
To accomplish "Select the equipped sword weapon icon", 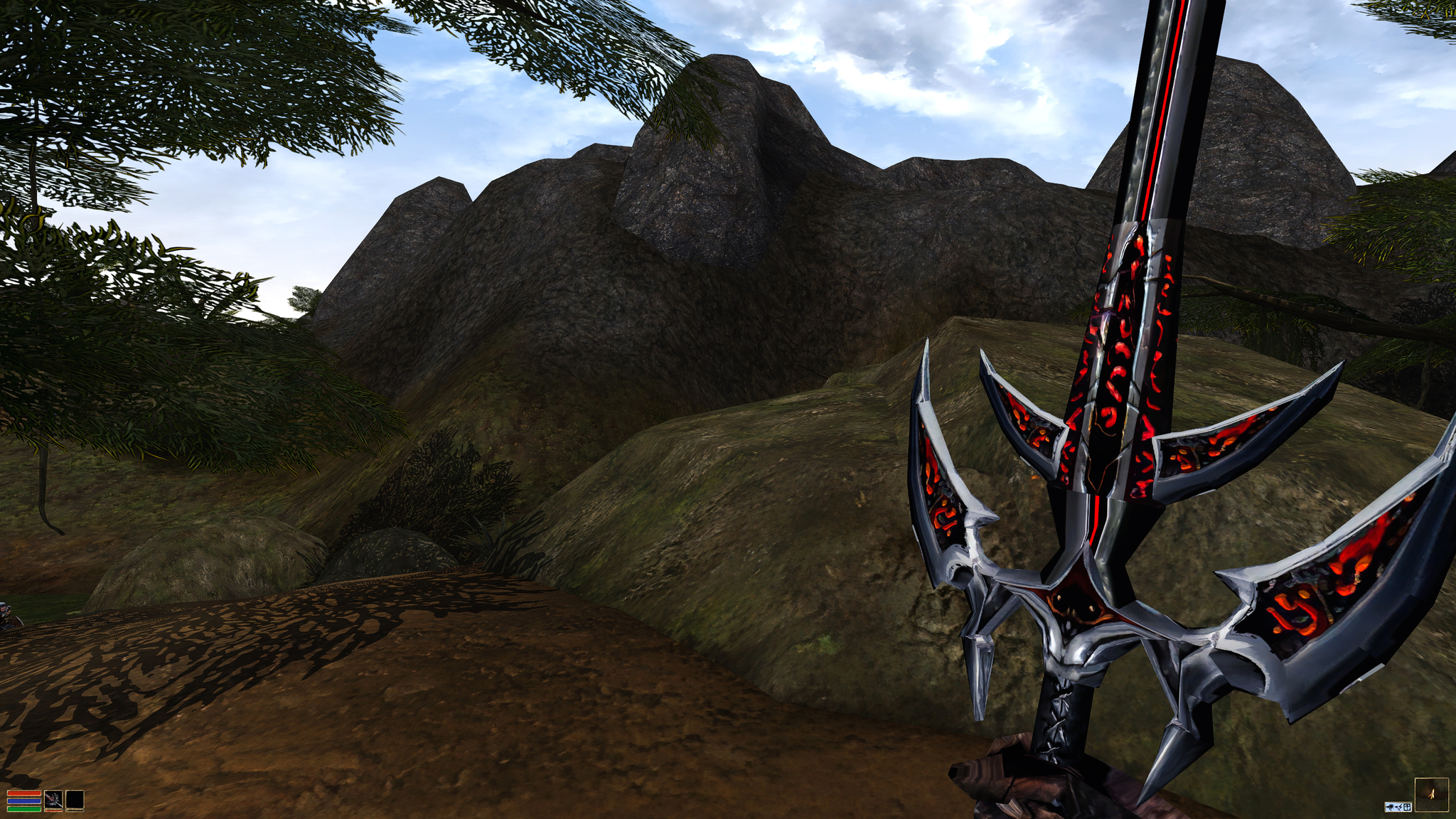I will 53,801.
